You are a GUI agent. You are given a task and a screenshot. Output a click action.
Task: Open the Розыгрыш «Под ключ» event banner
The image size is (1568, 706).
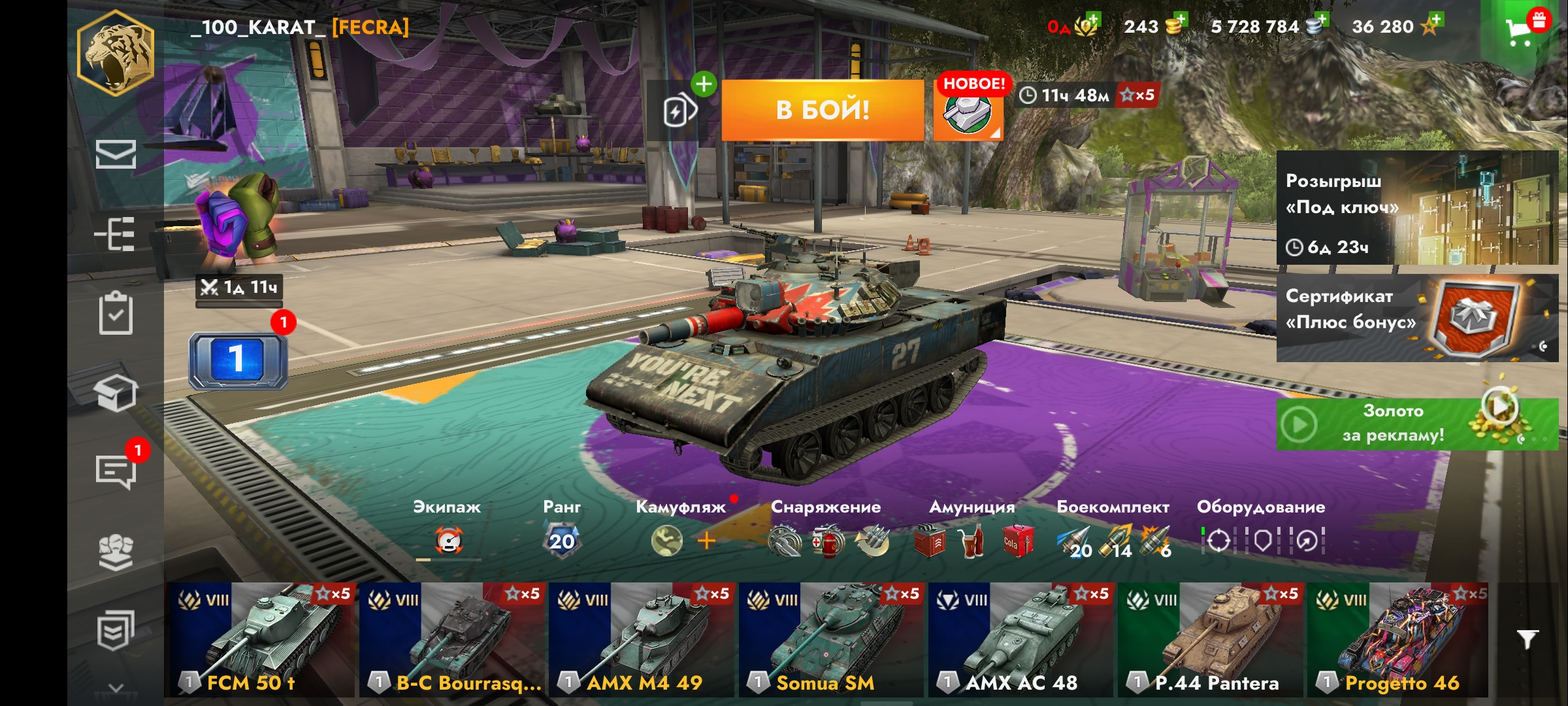tap(1416, 208)
